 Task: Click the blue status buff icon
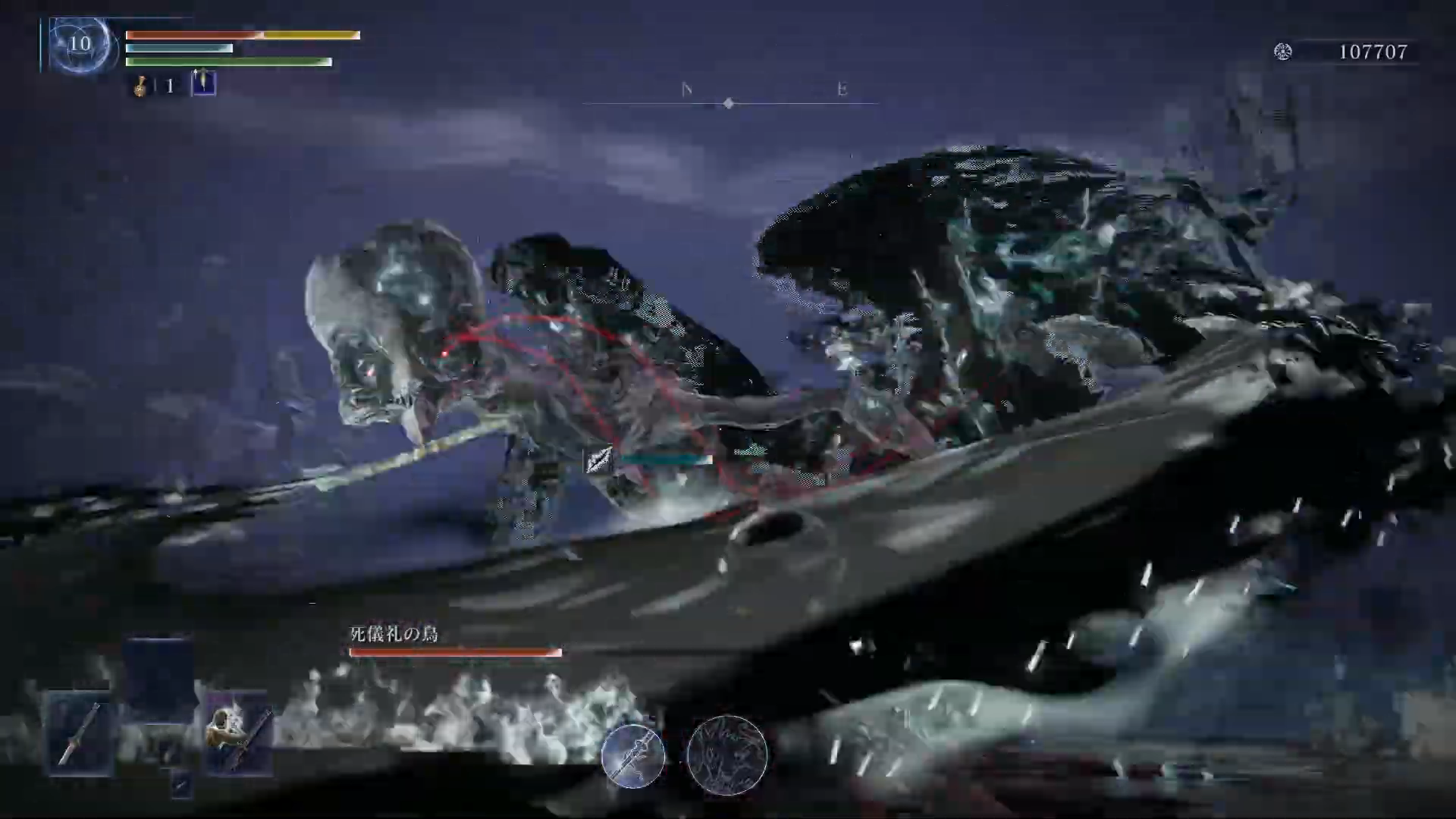[203, 83]
